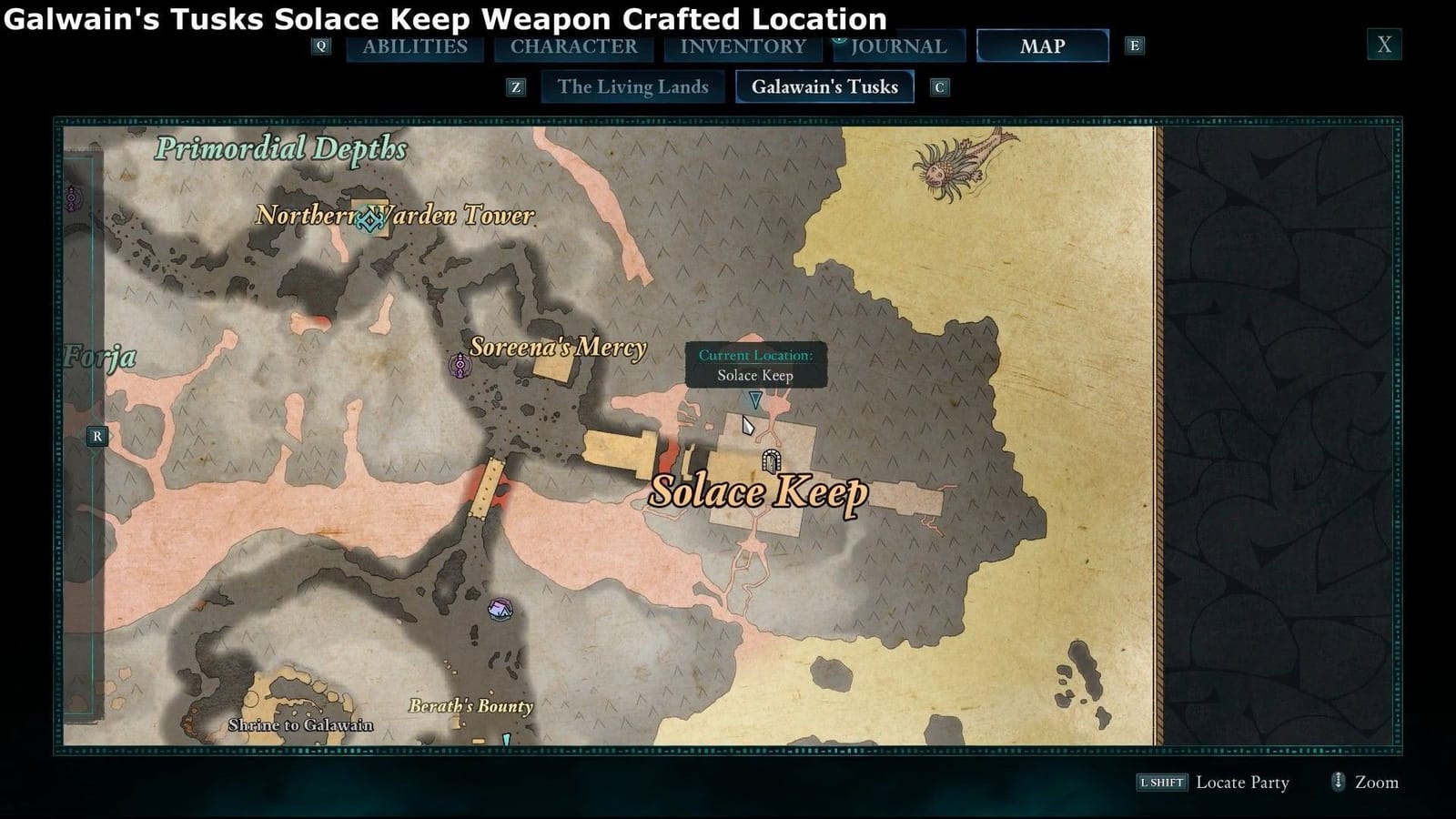Click the Q key hint beside Abilities

click(x=320, y=45)
